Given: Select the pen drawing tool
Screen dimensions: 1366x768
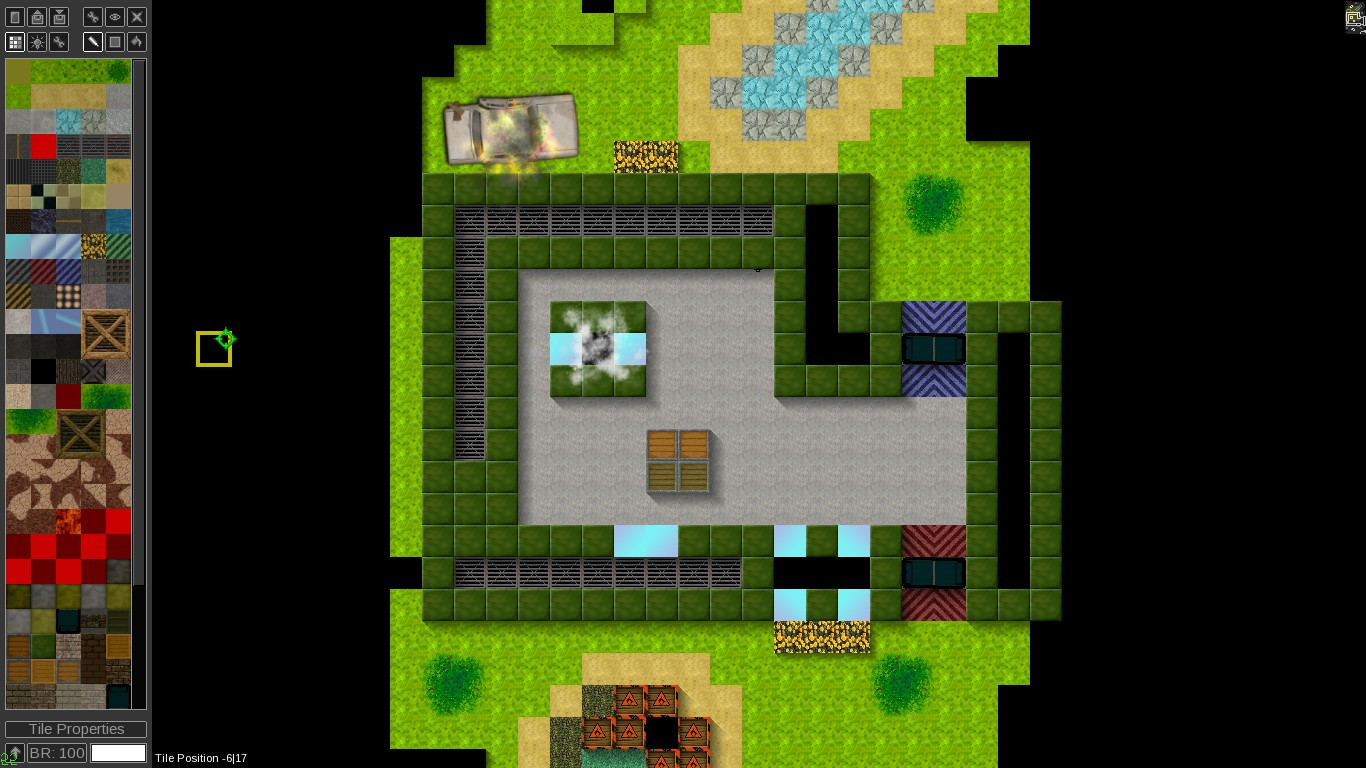Looking at the screenshot, I should click(x=92, y=41).
